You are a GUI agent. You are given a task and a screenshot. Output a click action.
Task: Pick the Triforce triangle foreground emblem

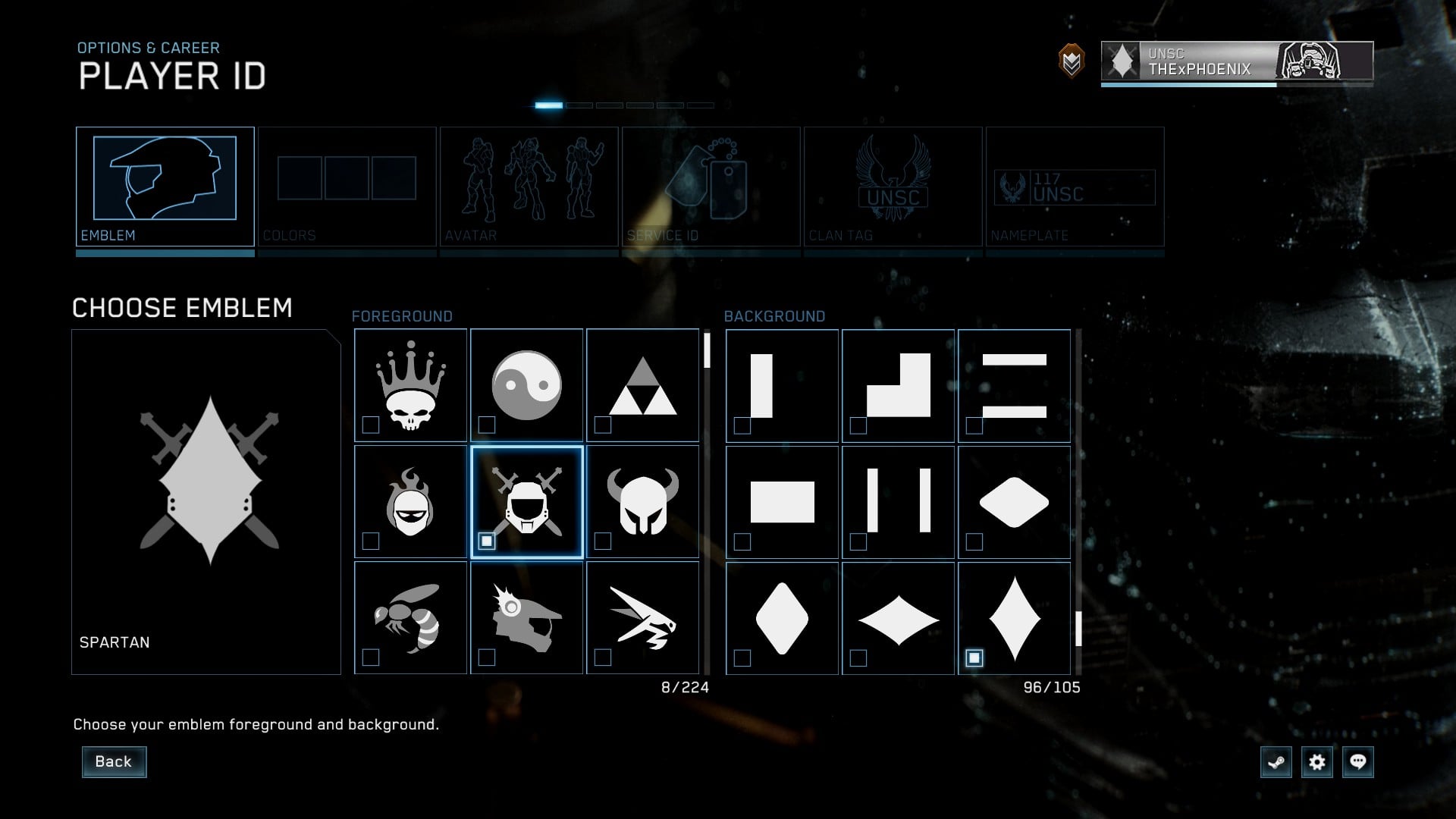tap(642, 385)
